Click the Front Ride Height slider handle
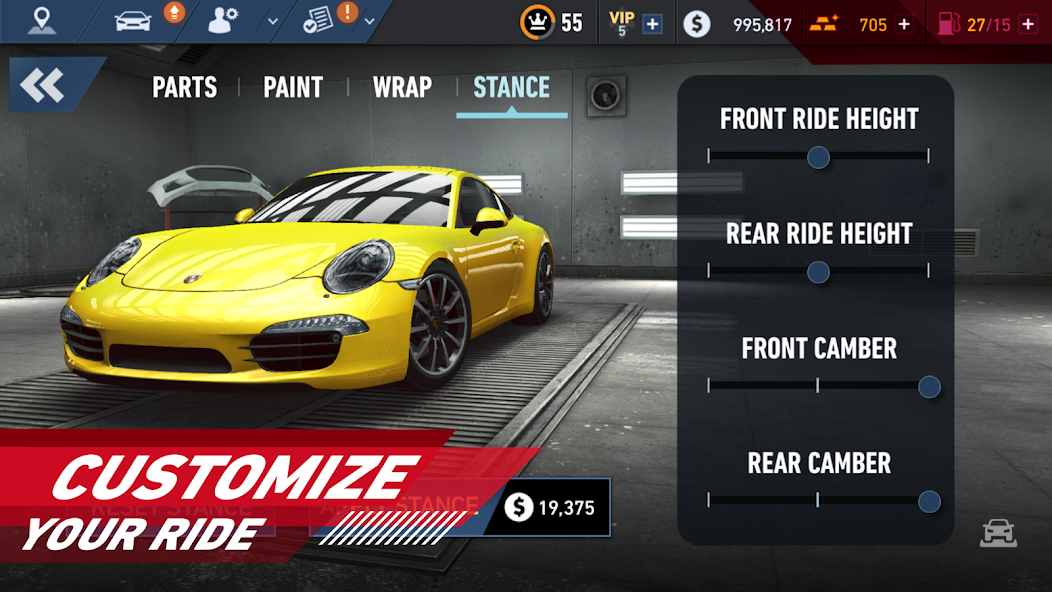This screenshot has width=1052, height=592. pyautogui.click(x=818, y=157)
